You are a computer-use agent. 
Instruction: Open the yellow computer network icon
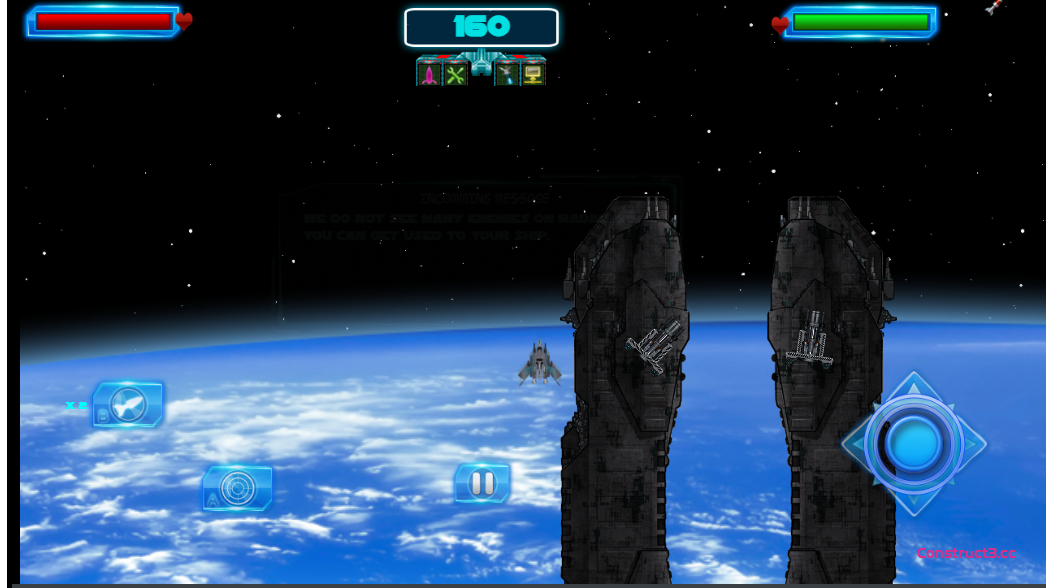[x=533, y=74]
